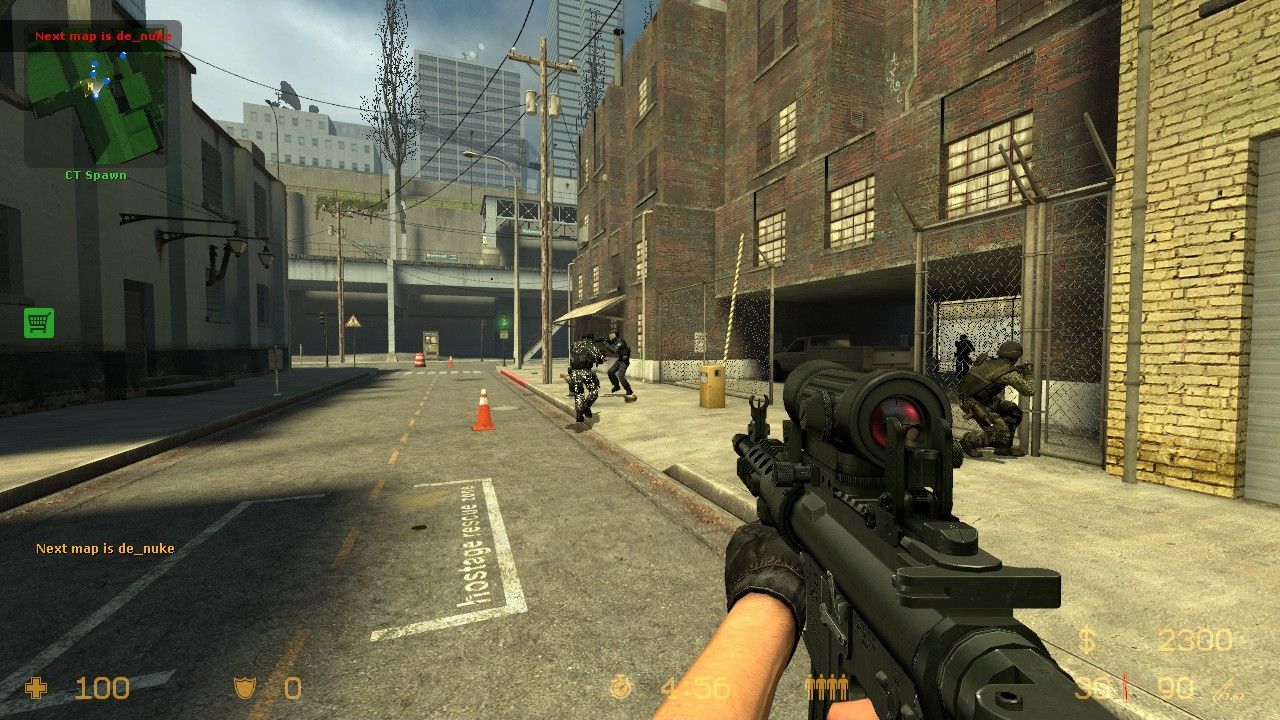The image size is (1280, 720).
Task: Open the buy zone shopping cart icon
Action: point(39,322)
